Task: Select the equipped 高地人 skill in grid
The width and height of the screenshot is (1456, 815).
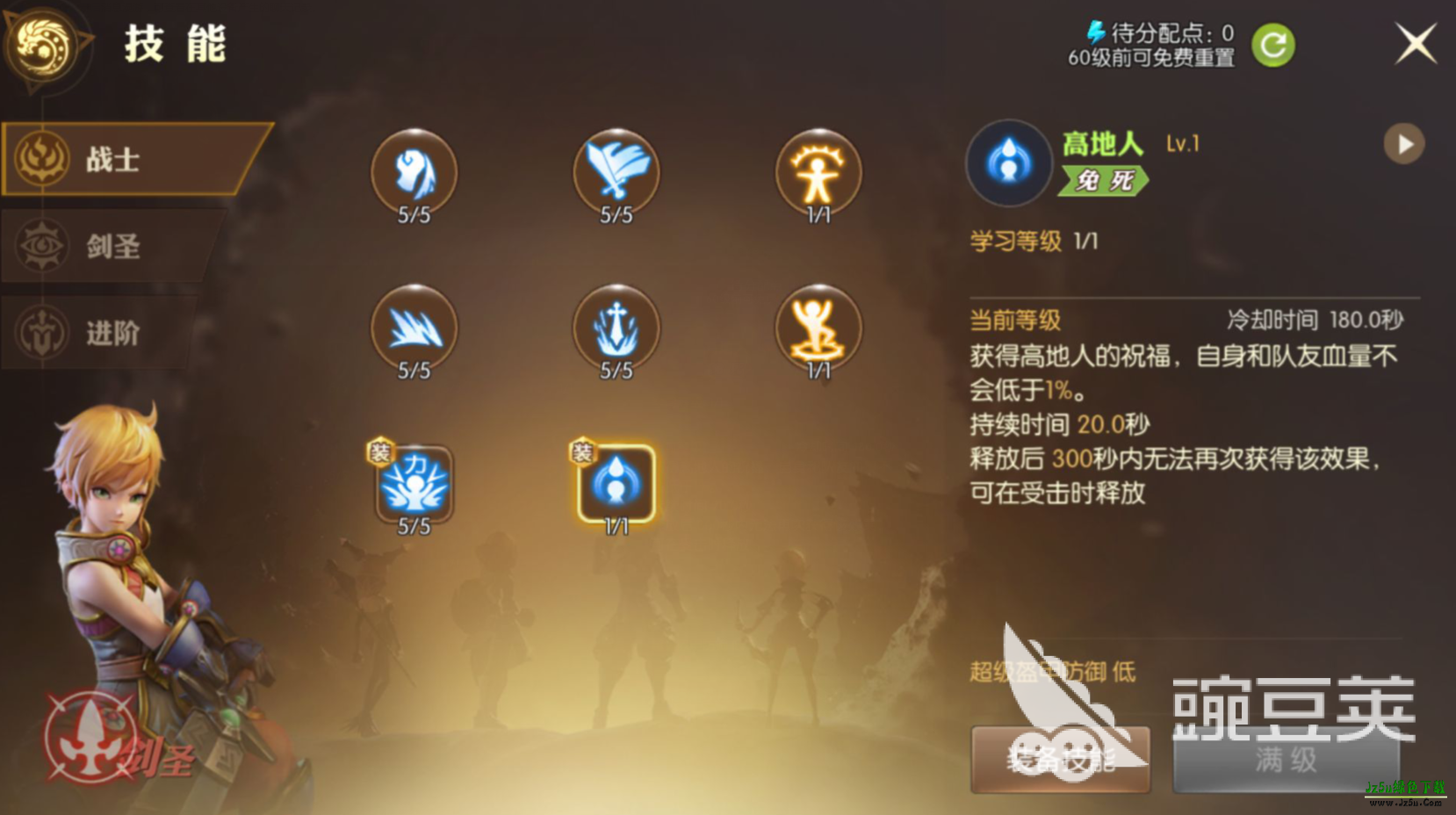Action: coord(615,483)
